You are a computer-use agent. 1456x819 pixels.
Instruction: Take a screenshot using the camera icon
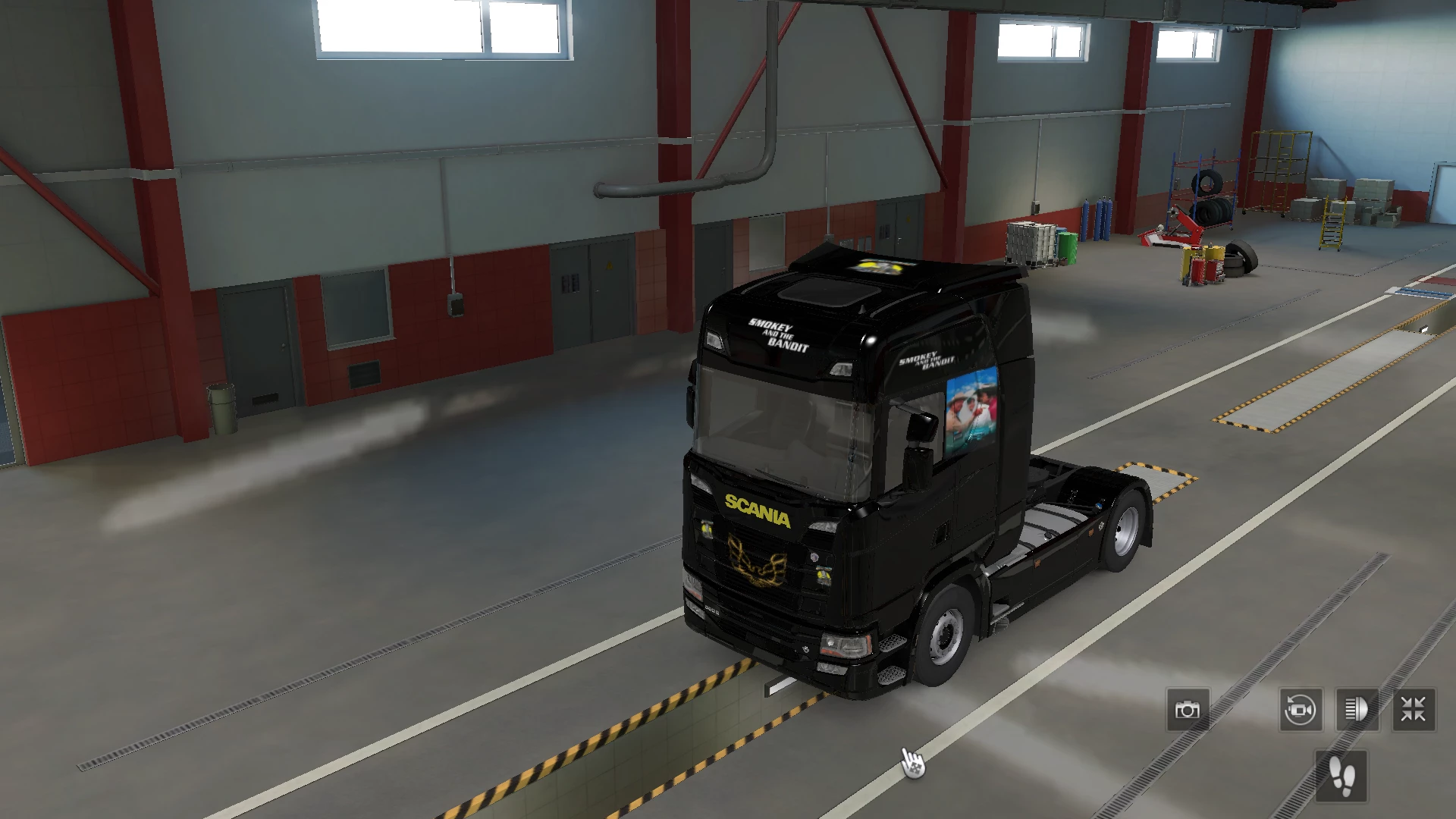[x=1188, y=710]
